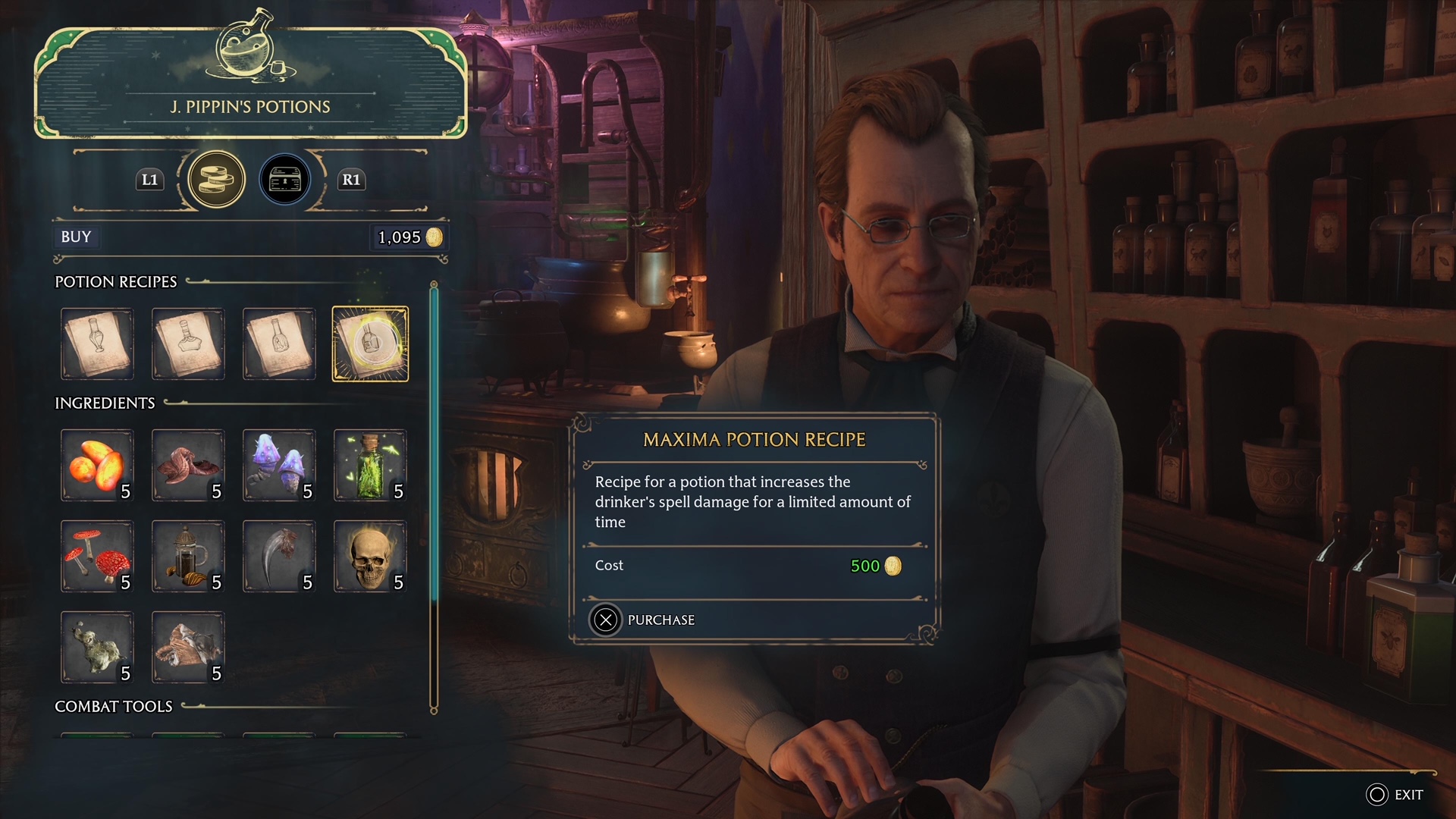Select the glowing skull ingredient
This screenshot has width=1456, height=819.
tap(370, 556)
